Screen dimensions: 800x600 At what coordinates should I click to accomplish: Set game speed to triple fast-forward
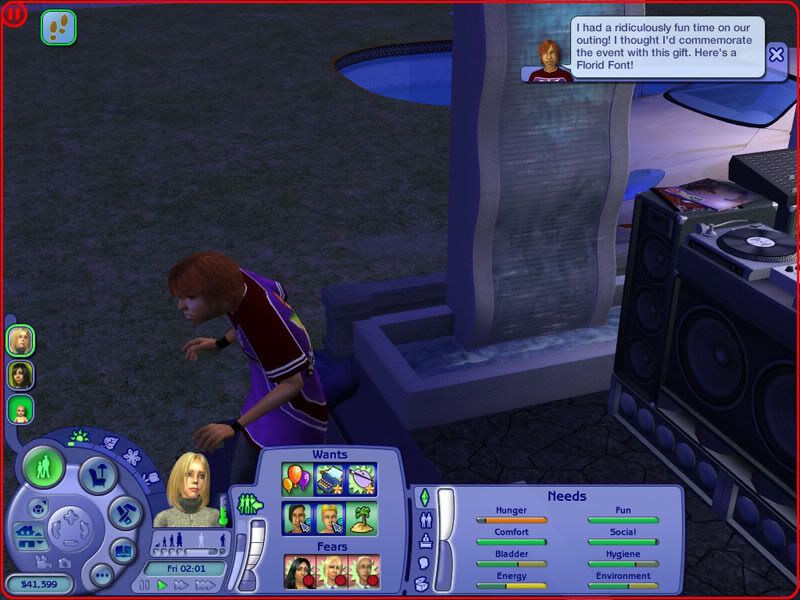click(206, 585)
